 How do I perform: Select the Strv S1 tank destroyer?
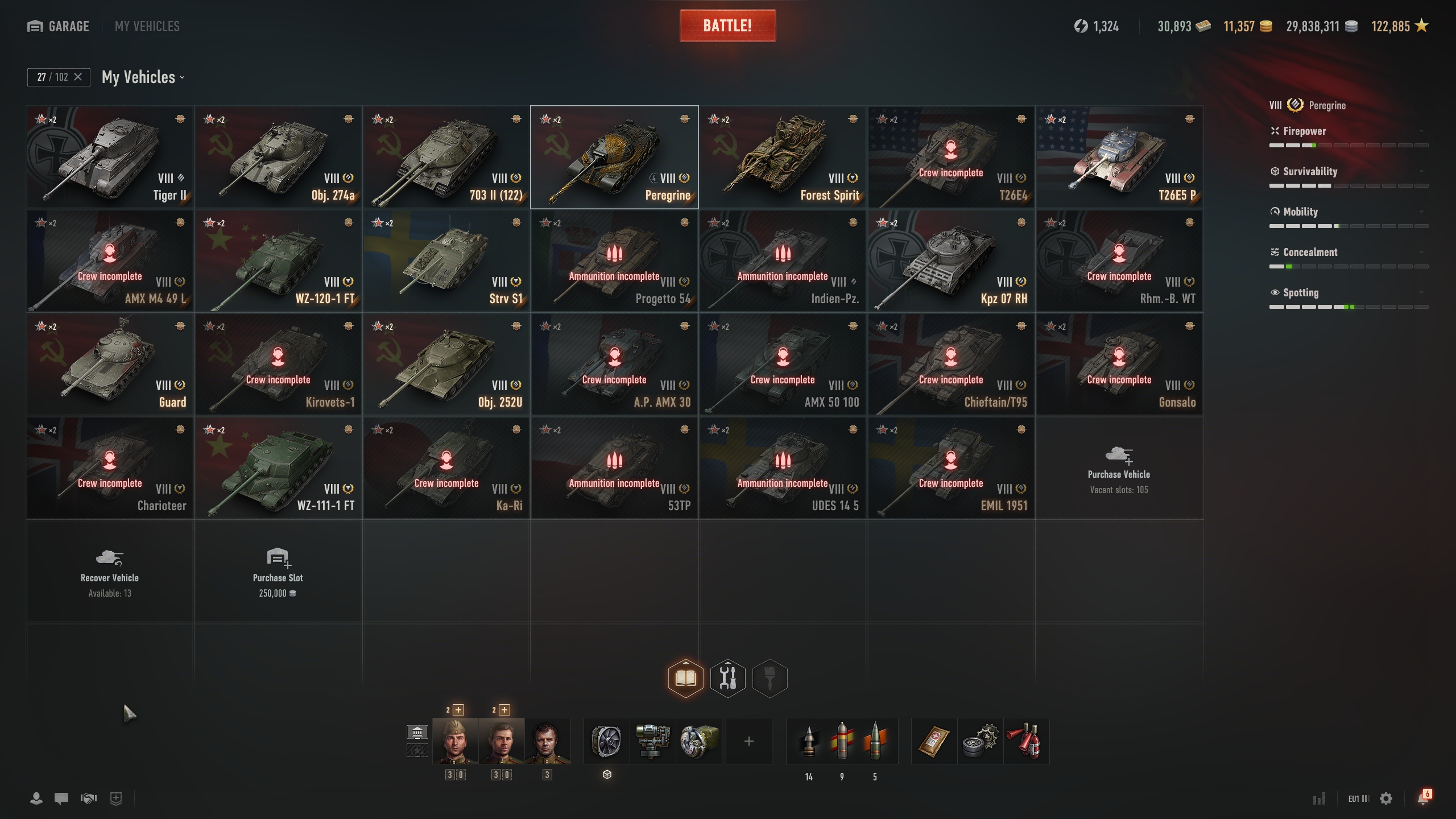[x=446, y=261]
